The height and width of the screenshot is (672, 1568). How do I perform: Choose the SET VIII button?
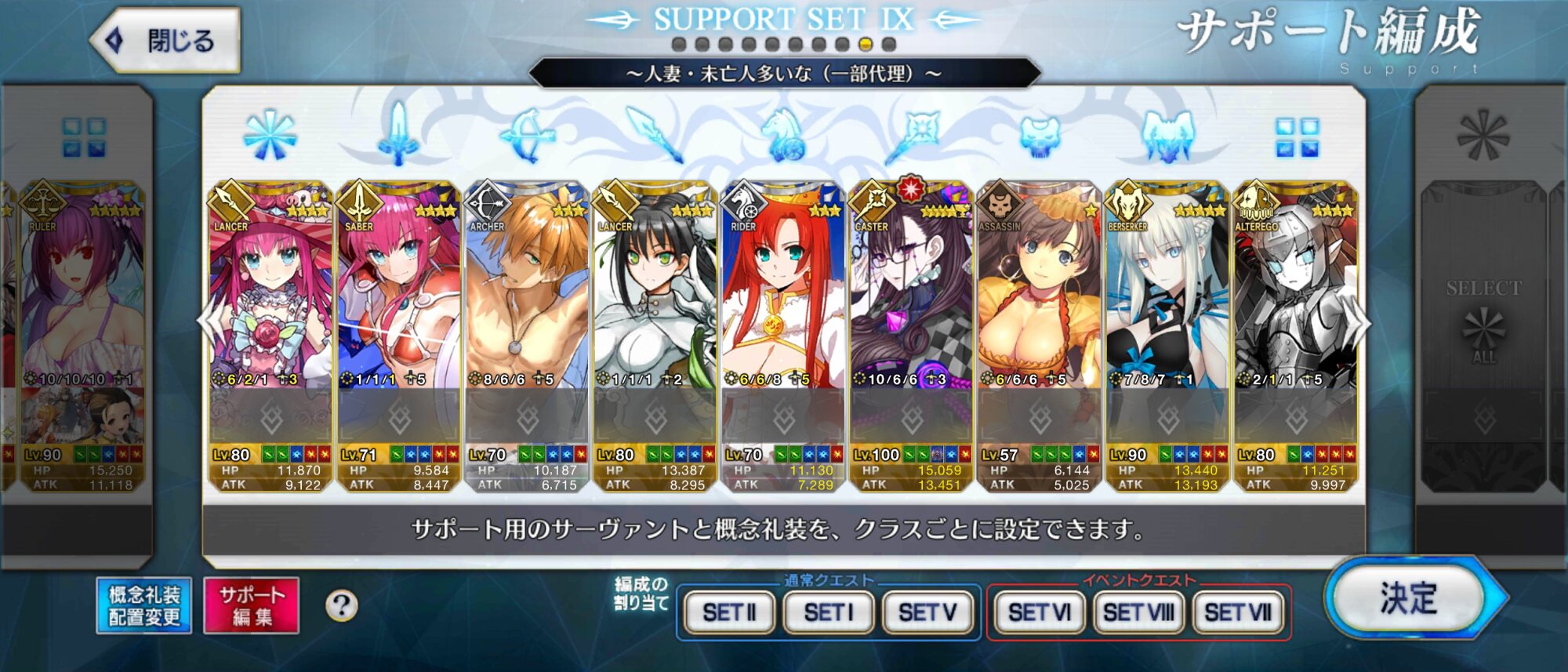tap(1138, 612)
